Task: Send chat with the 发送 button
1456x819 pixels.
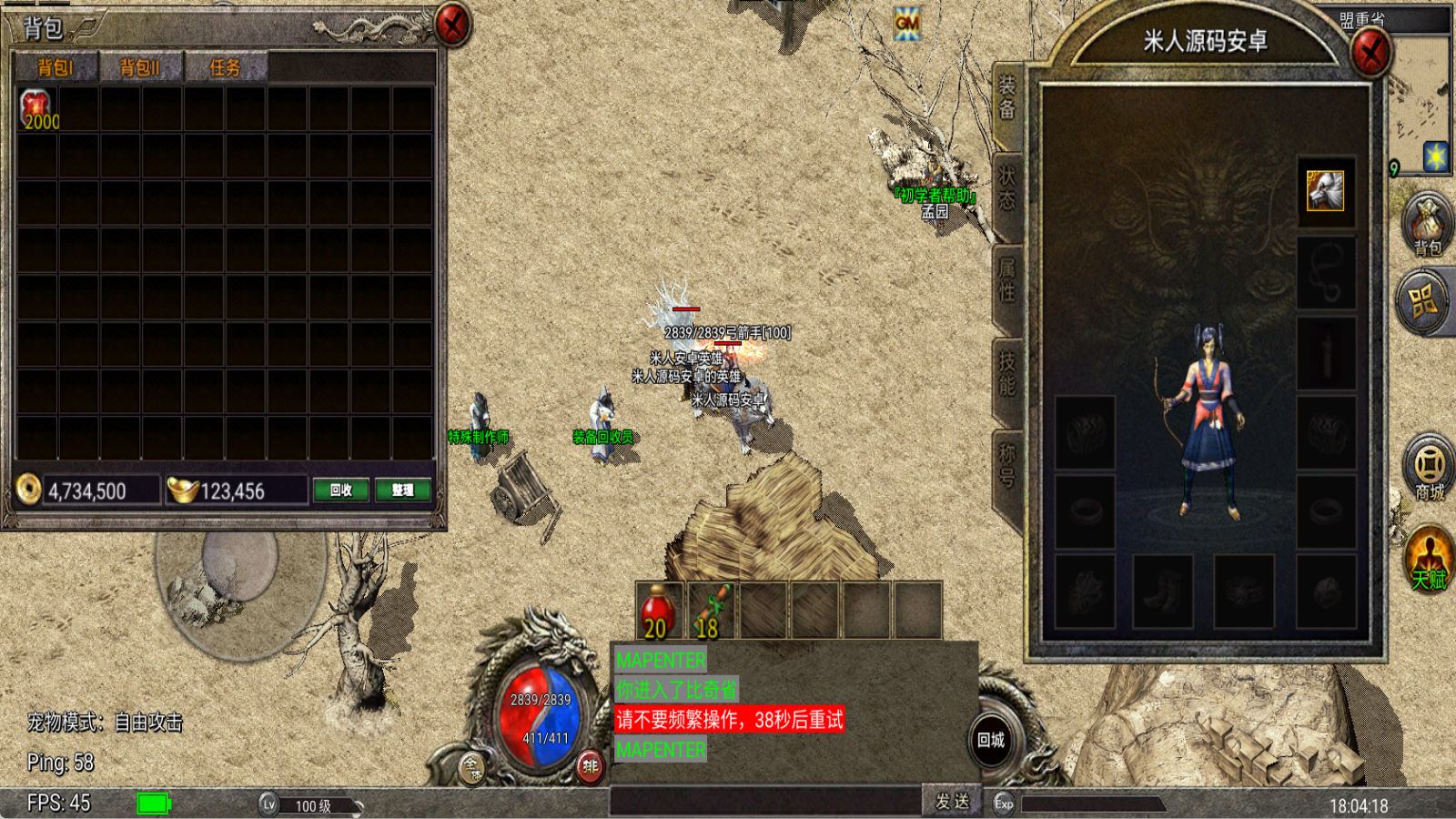Action: pos(952,801)
